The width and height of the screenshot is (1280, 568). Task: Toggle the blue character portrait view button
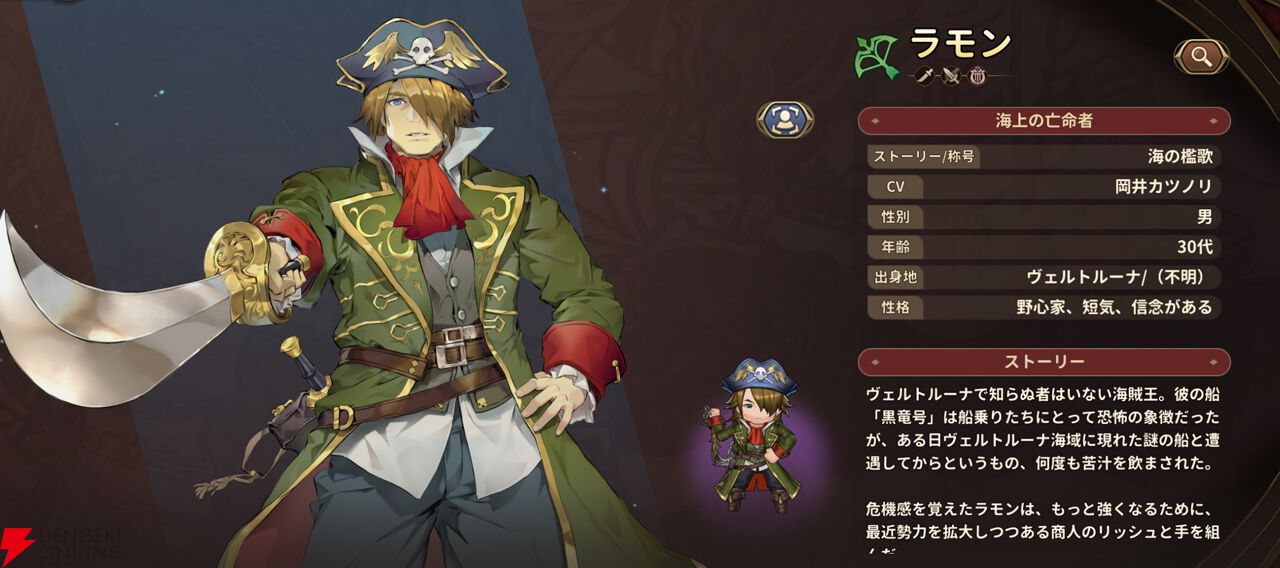point(784,120)
